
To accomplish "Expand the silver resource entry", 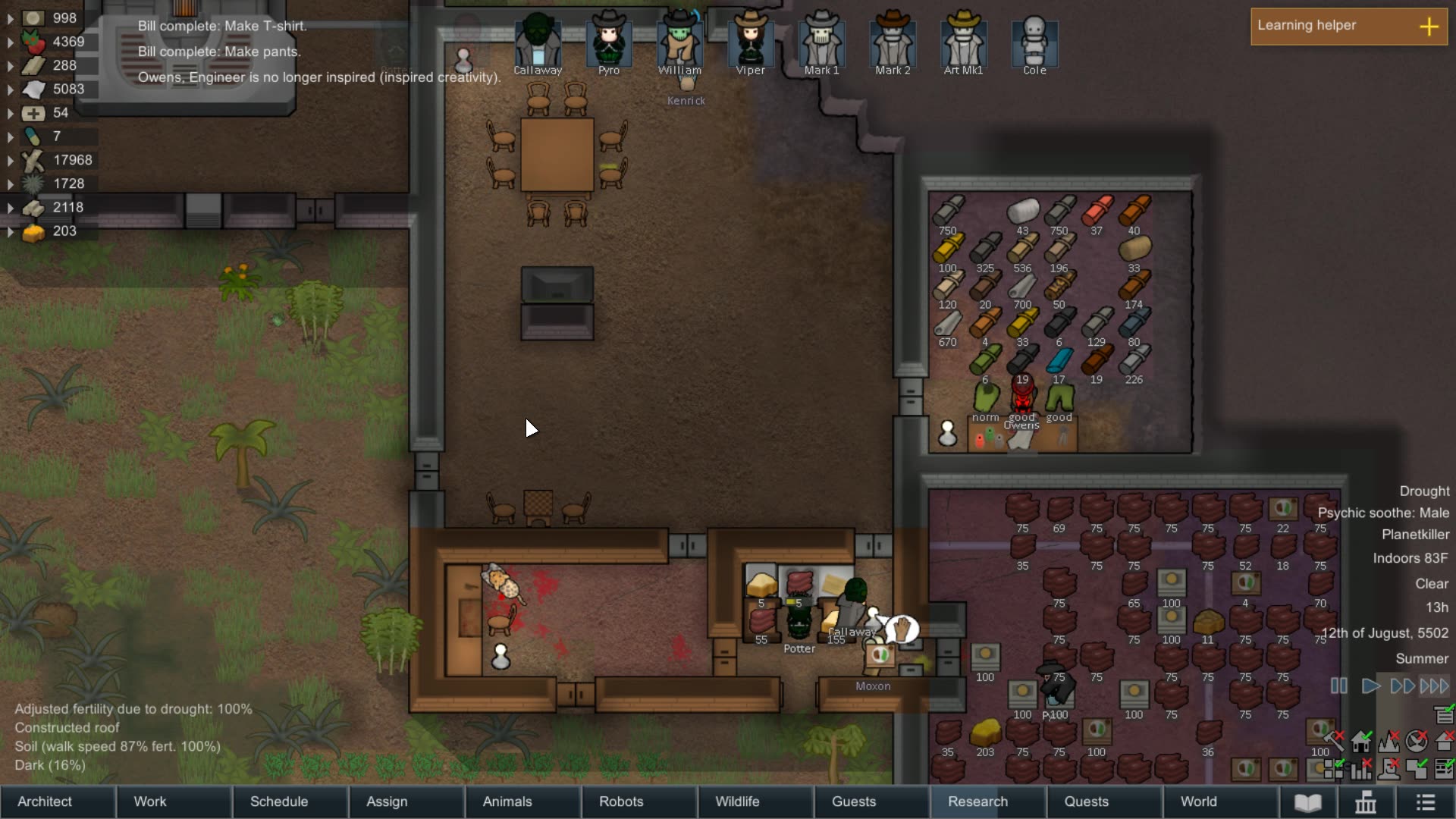I will pos(10,17).
